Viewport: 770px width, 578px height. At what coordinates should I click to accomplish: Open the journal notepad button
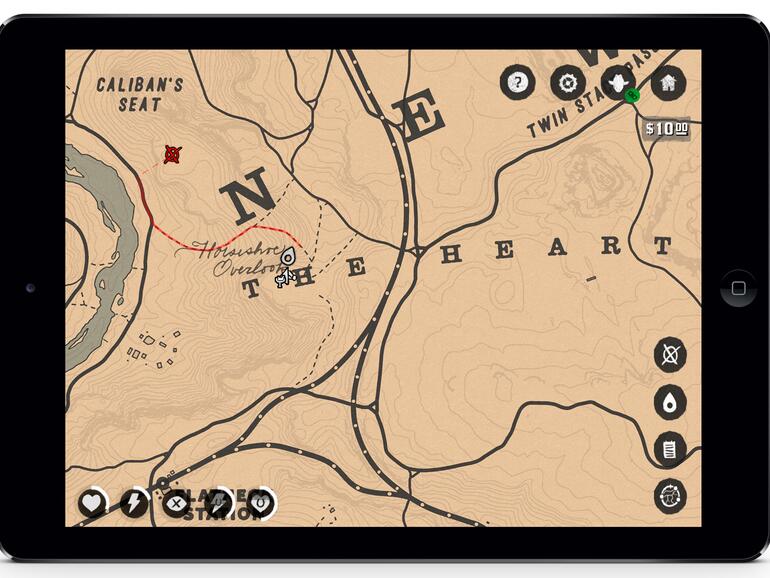click(670, 450)
